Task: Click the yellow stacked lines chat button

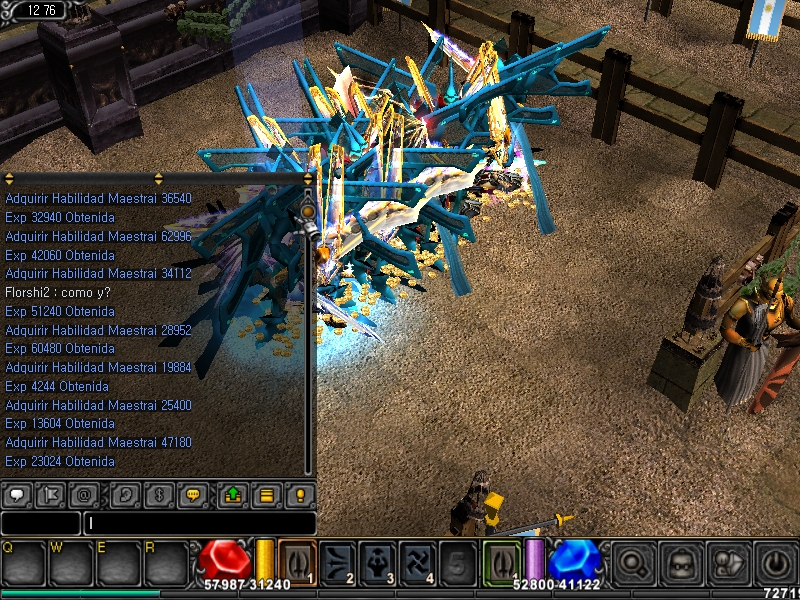Action: click(x=266, y=495)
